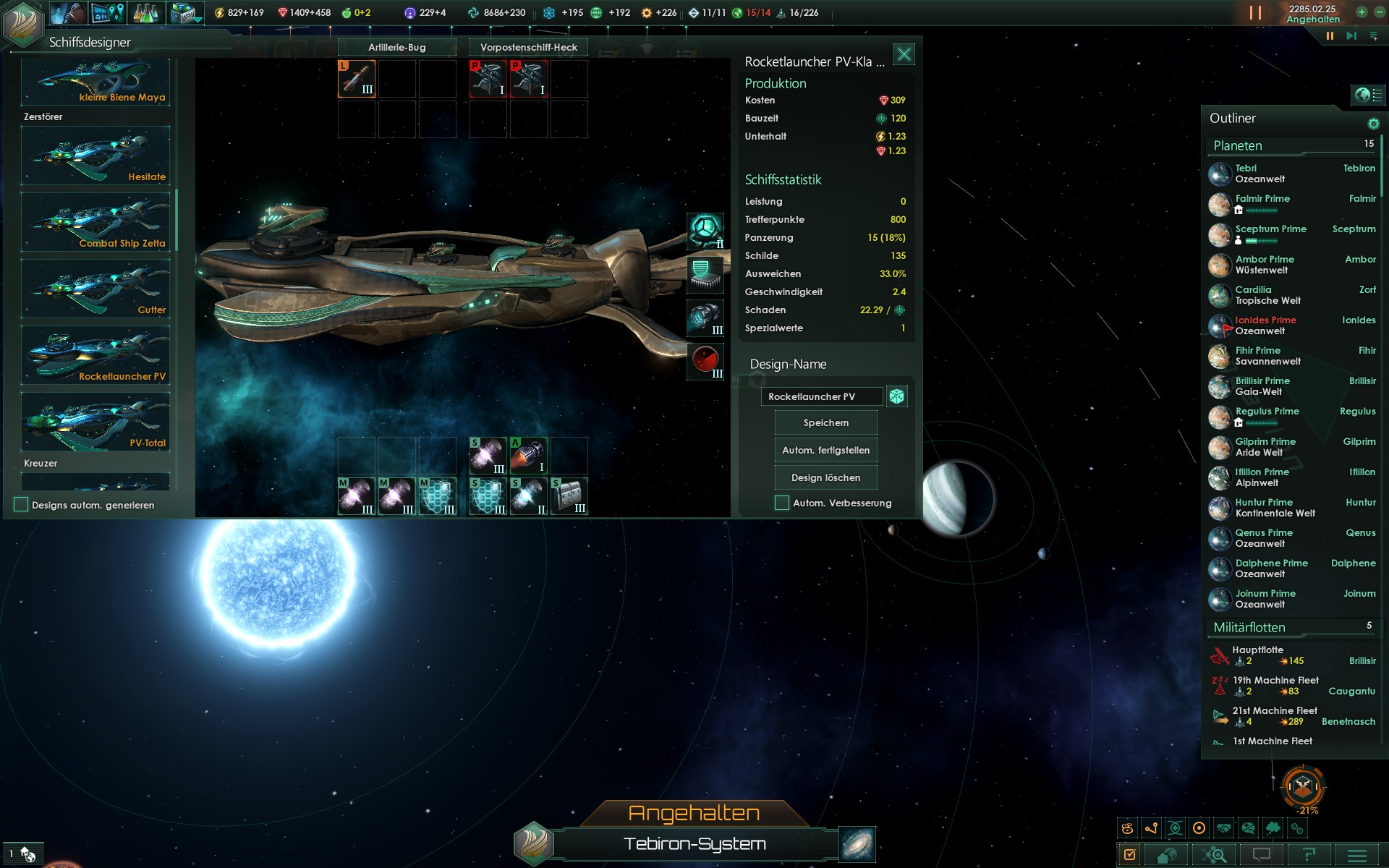Select Hauptflotte in the Outliner
Image resolution: width=1389 pixels, height=868 pixels.
click(x=1259, y=655)
